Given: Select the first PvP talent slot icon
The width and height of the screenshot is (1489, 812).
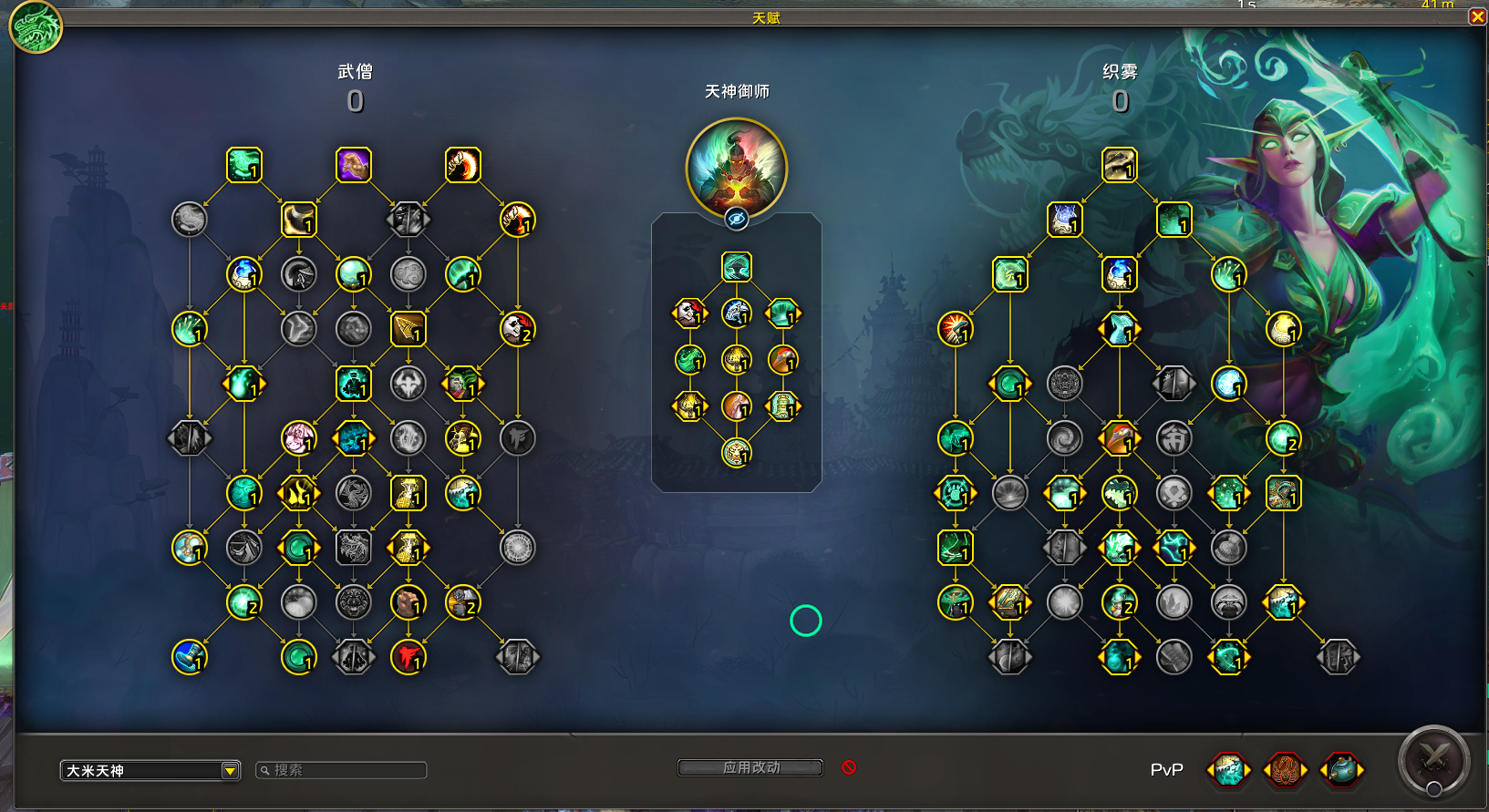Looking at the screenshot, I should click(1228, 770).
